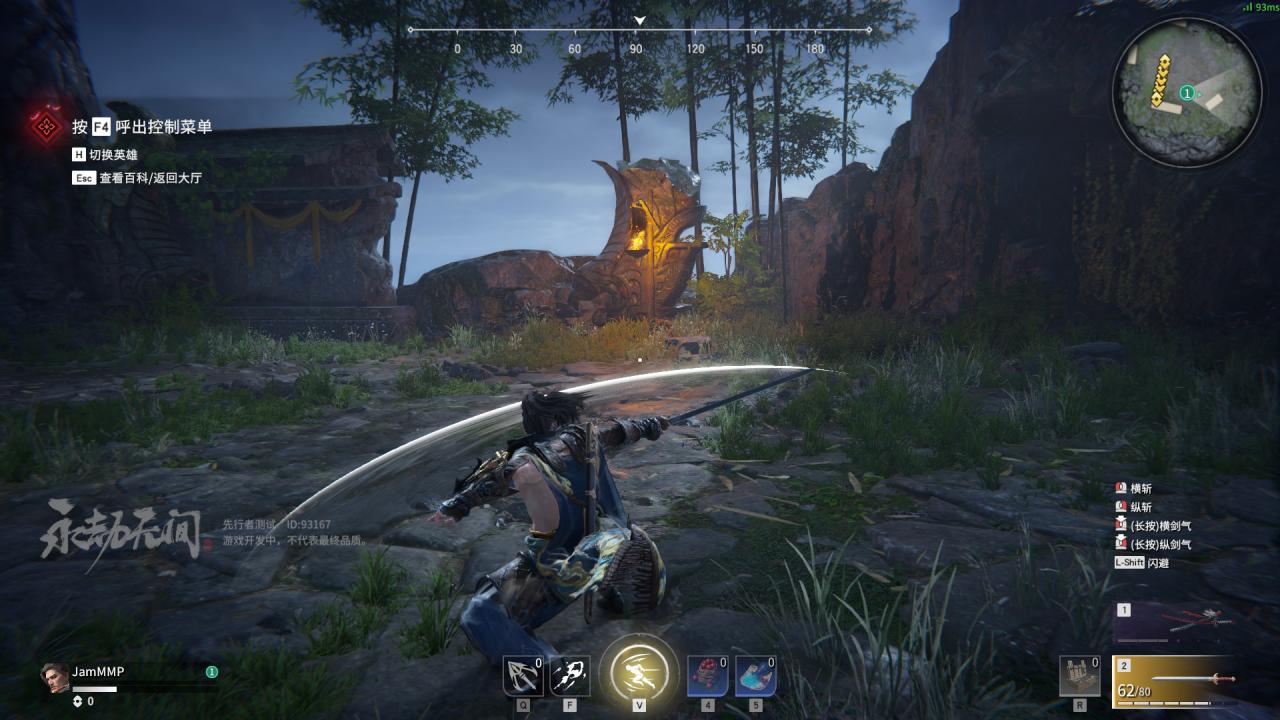Screen dimensions: 1280x720
Task: Use the red healing item slot
Action: [x=707, y=676]
